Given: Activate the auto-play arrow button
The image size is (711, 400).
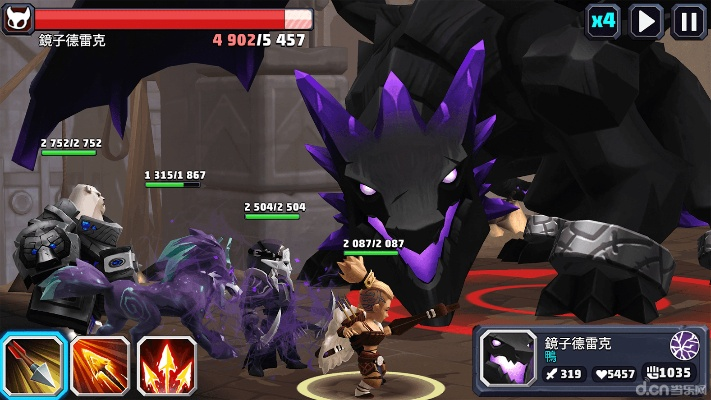Looking at the screenshot, I should pyautogui.click(x=647, y=20).
